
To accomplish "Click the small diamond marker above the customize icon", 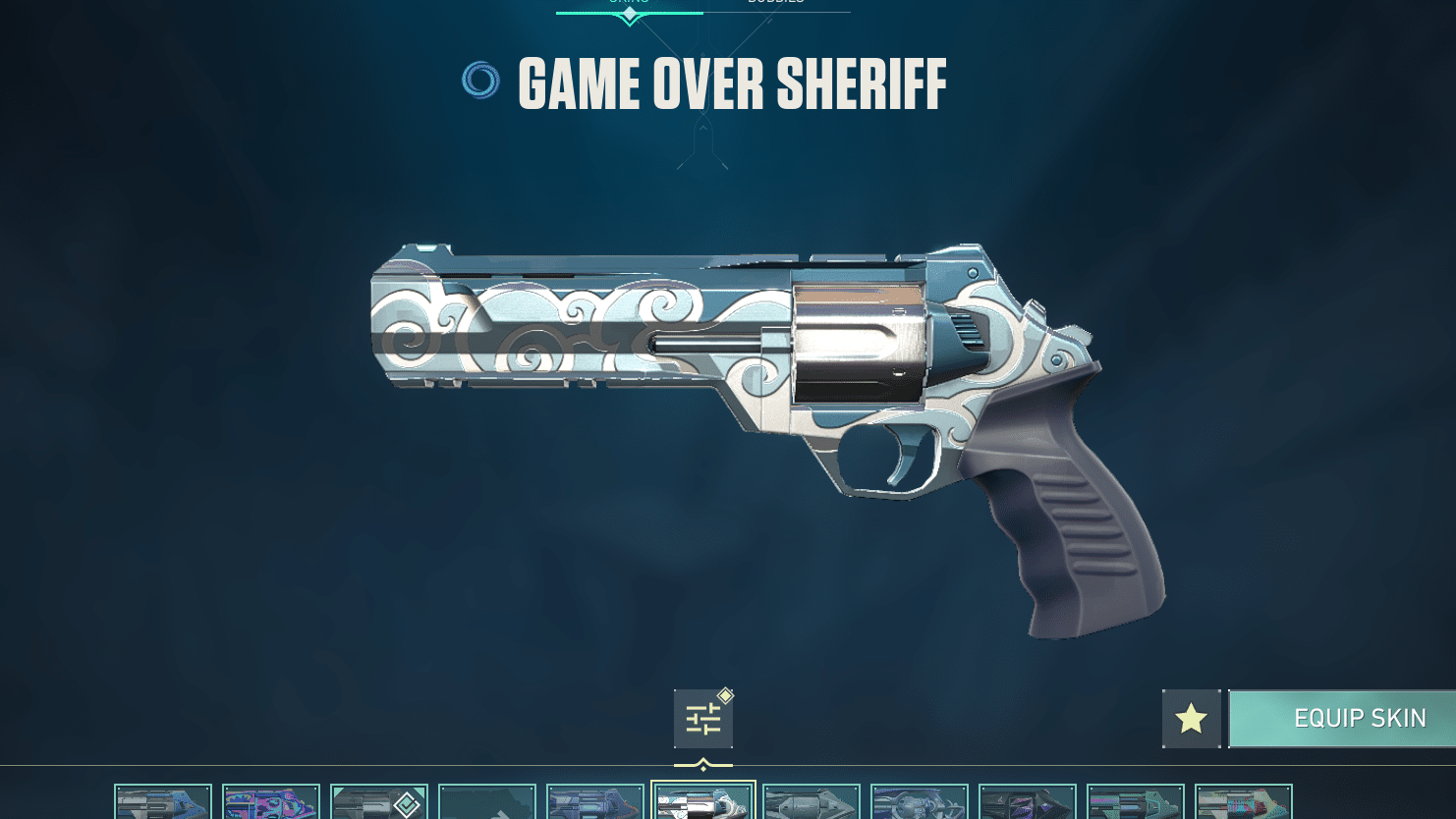I will [x=725, y=695].
